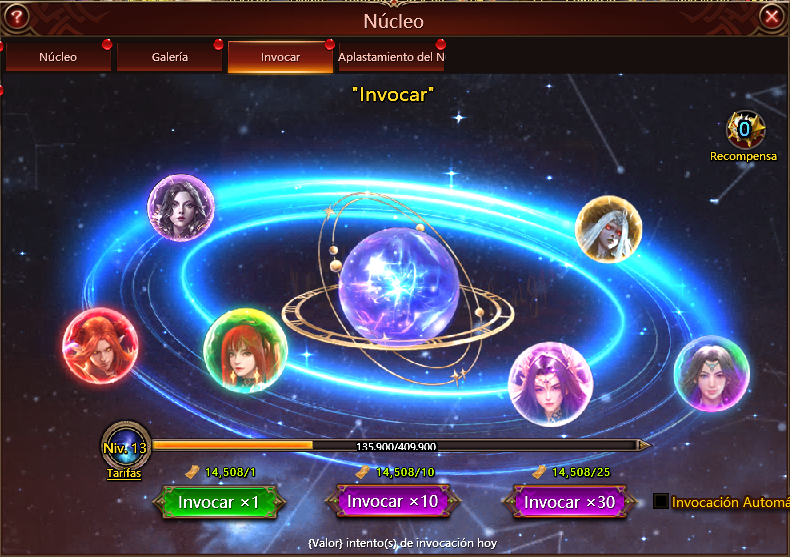Image resolution: width=790 pixels, height=557 pixels.
Task: Select the black-haired heroine in rainbow orb
Action: pos(711,373)
